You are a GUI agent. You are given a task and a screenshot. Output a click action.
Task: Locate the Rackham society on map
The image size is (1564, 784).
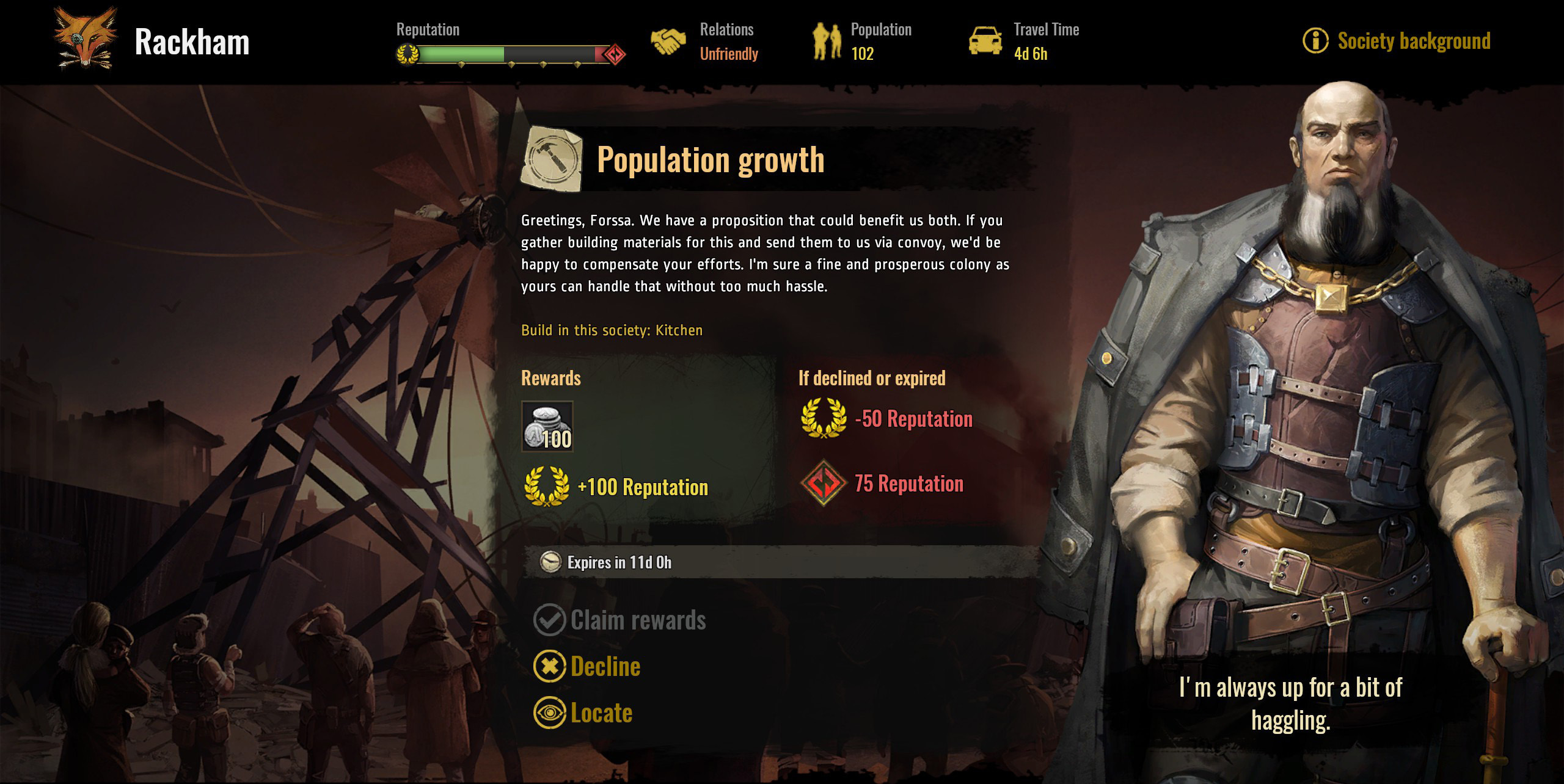(583, 713)
